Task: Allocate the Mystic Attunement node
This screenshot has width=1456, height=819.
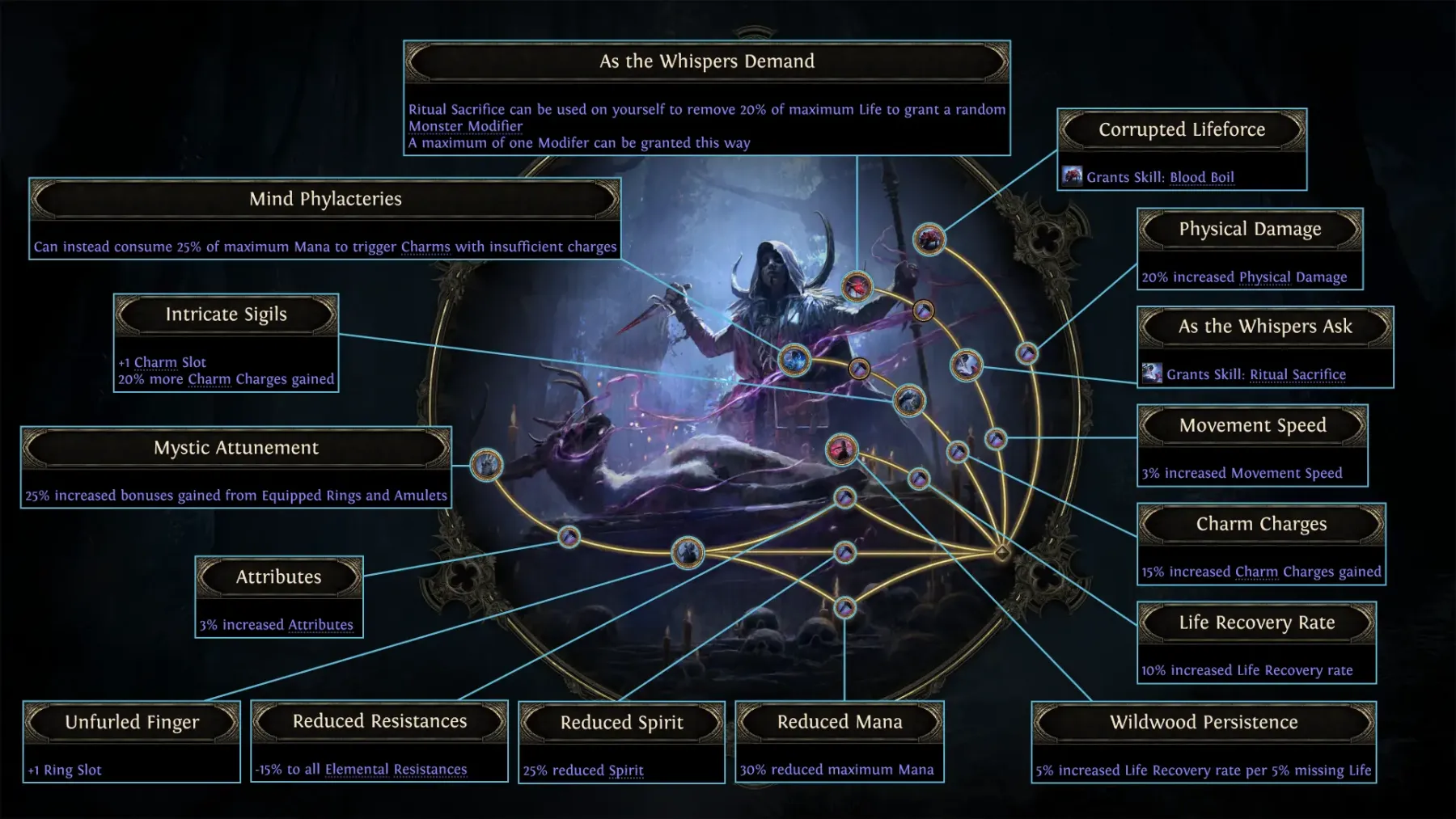Action: click(x=486, y=465)
